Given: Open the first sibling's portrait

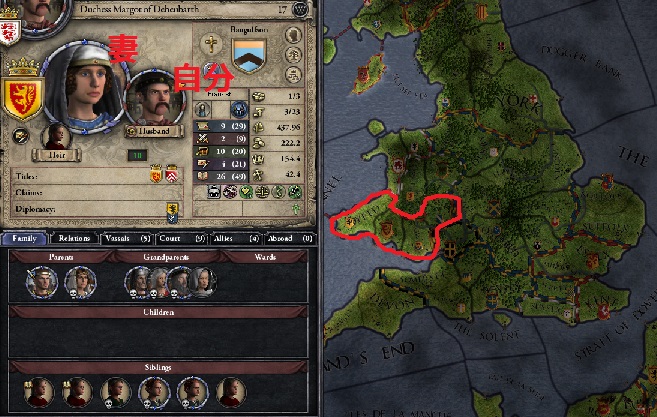Looking at the screenshot, I should tap(39, 391).
